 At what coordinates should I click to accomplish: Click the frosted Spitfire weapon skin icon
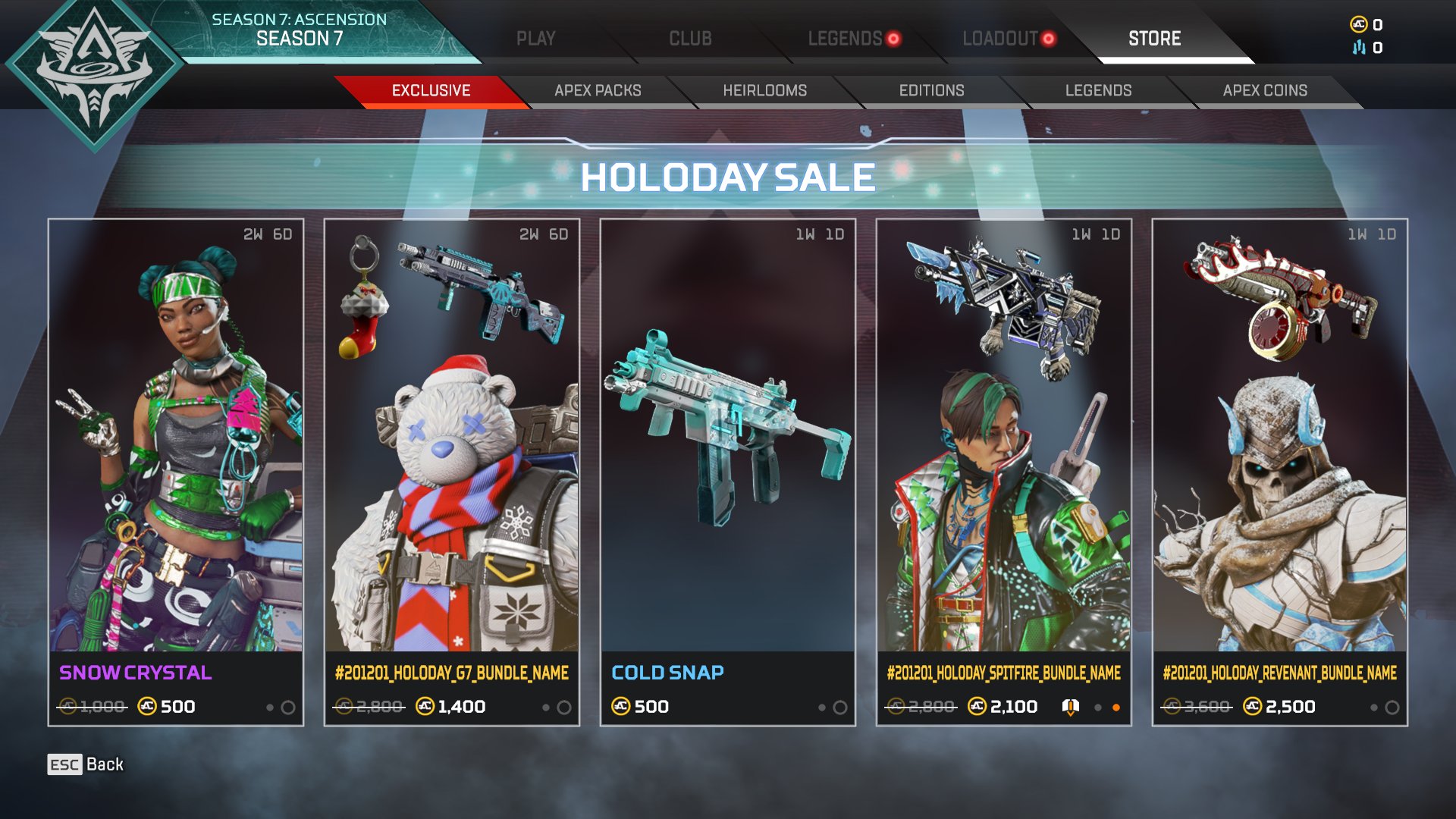pos(1001,296)
